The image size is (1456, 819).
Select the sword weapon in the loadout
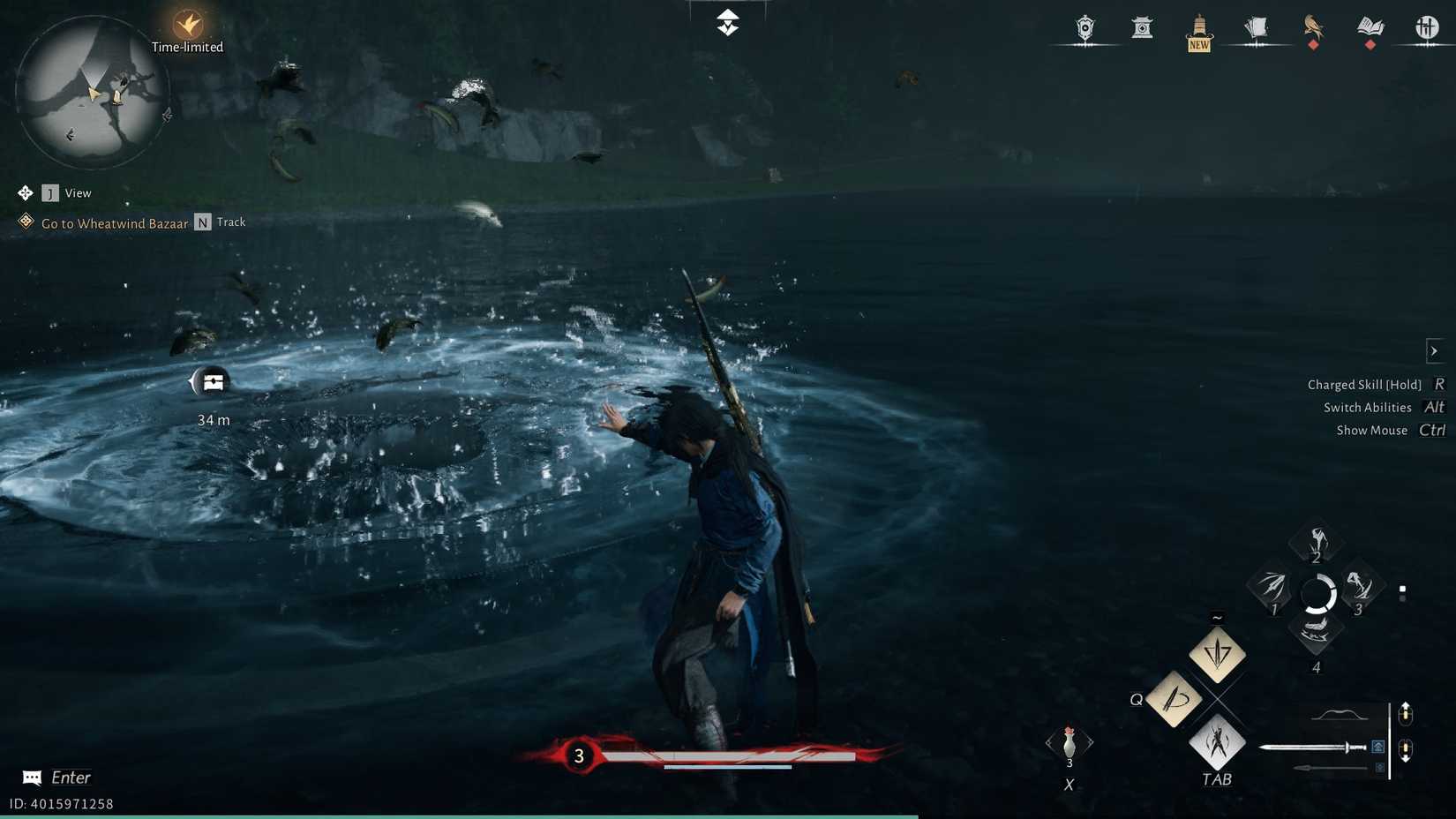pyautogui.click(x=1312, y=748)
